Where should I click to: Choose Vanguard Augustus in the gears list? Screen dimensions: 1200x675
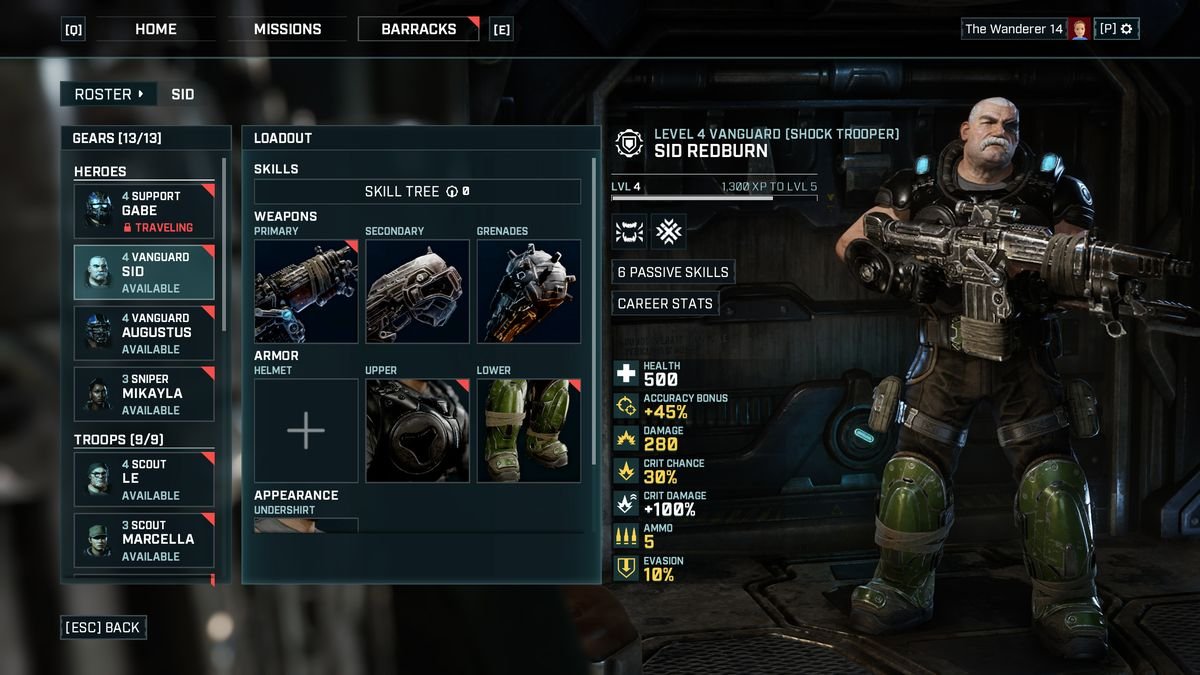click(x=144, y=333)
